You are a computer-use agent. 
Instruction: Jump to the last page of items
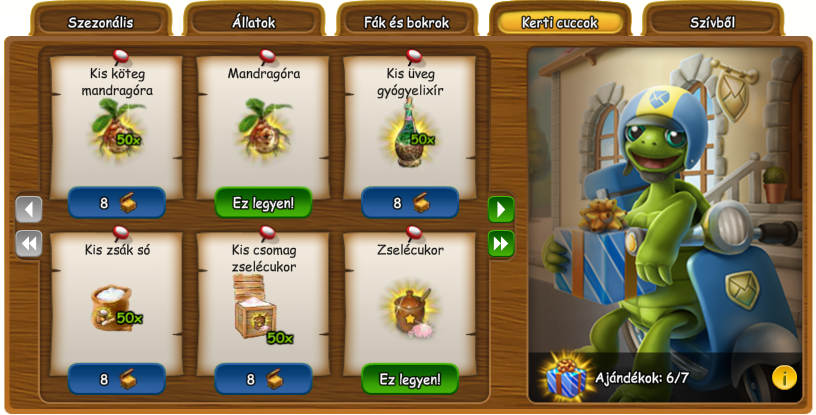coord(501,243)
